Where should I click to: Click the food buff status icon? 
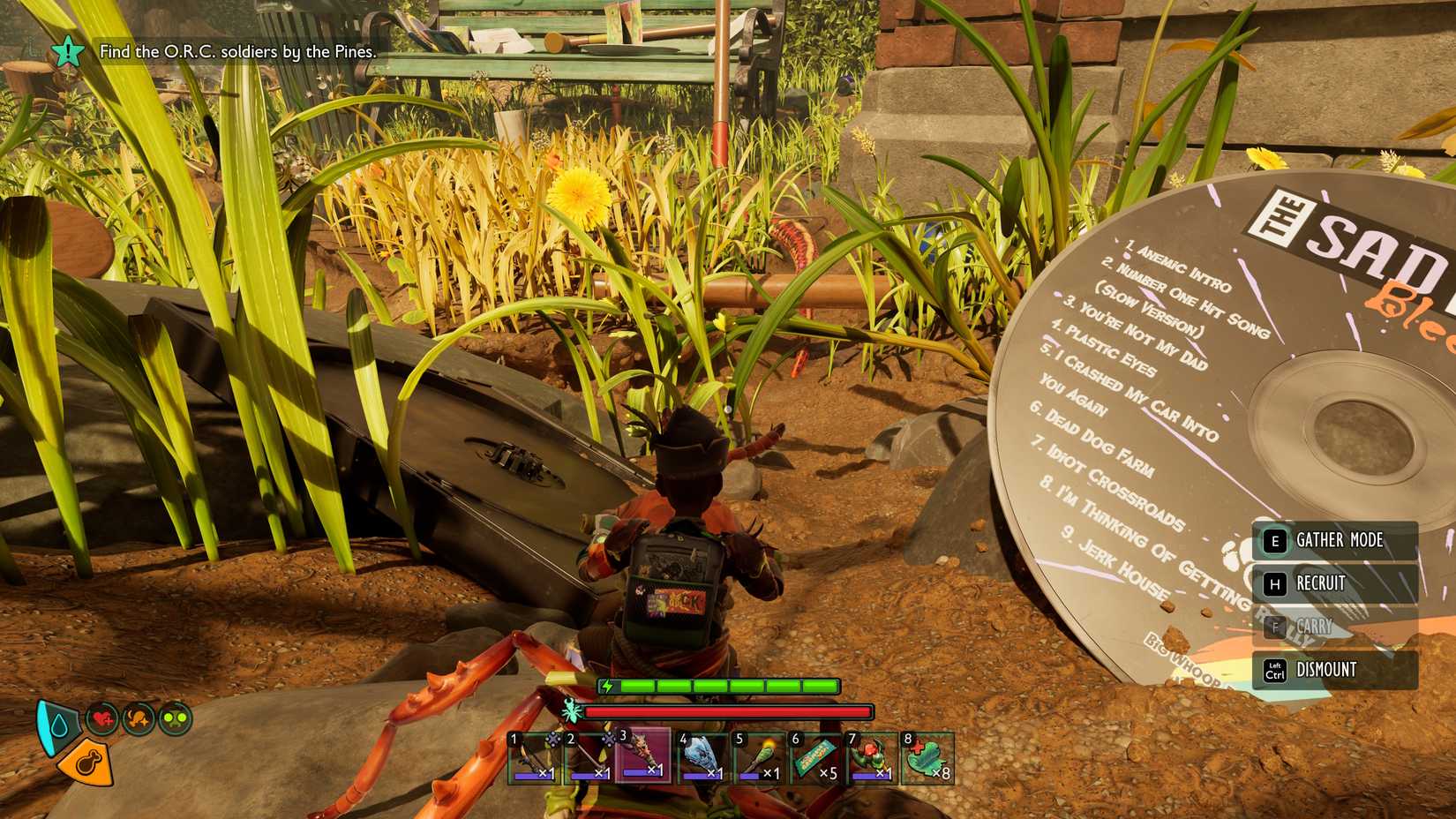tap(137, 718)
